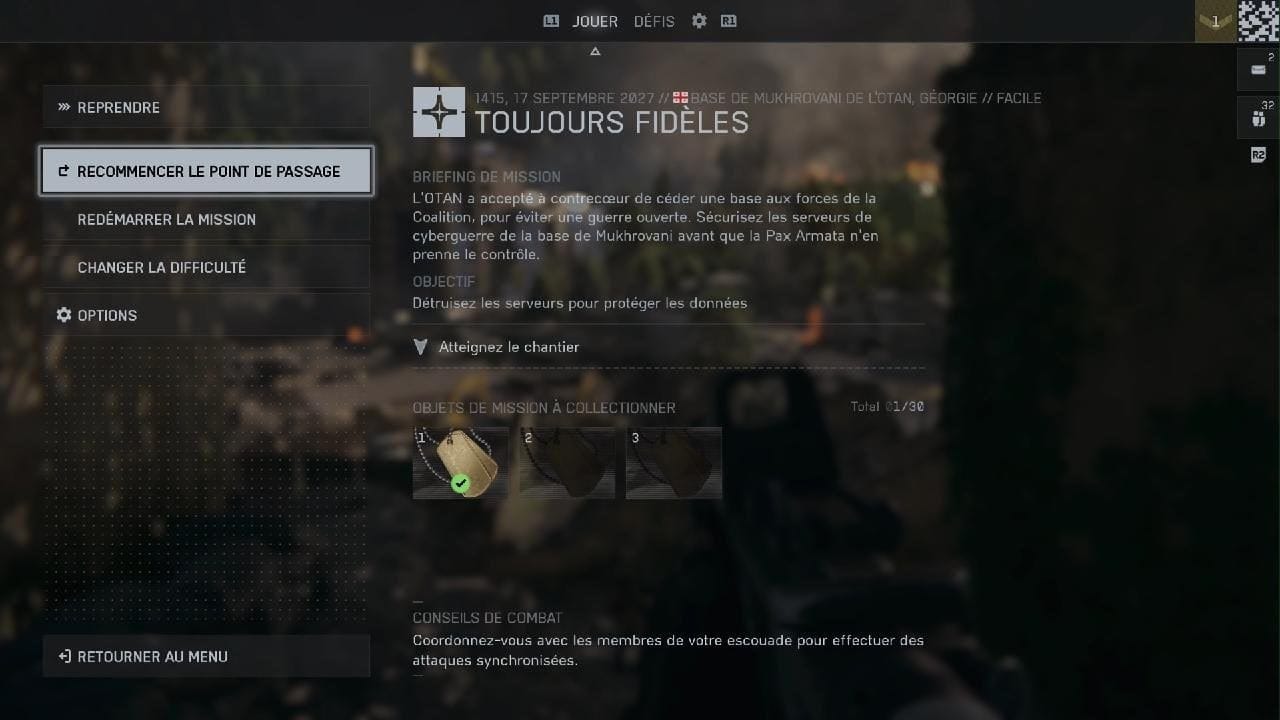Open settings via the gear icon in top bar
Screen dimensions: 1280x720
click(x=698, y=20)
